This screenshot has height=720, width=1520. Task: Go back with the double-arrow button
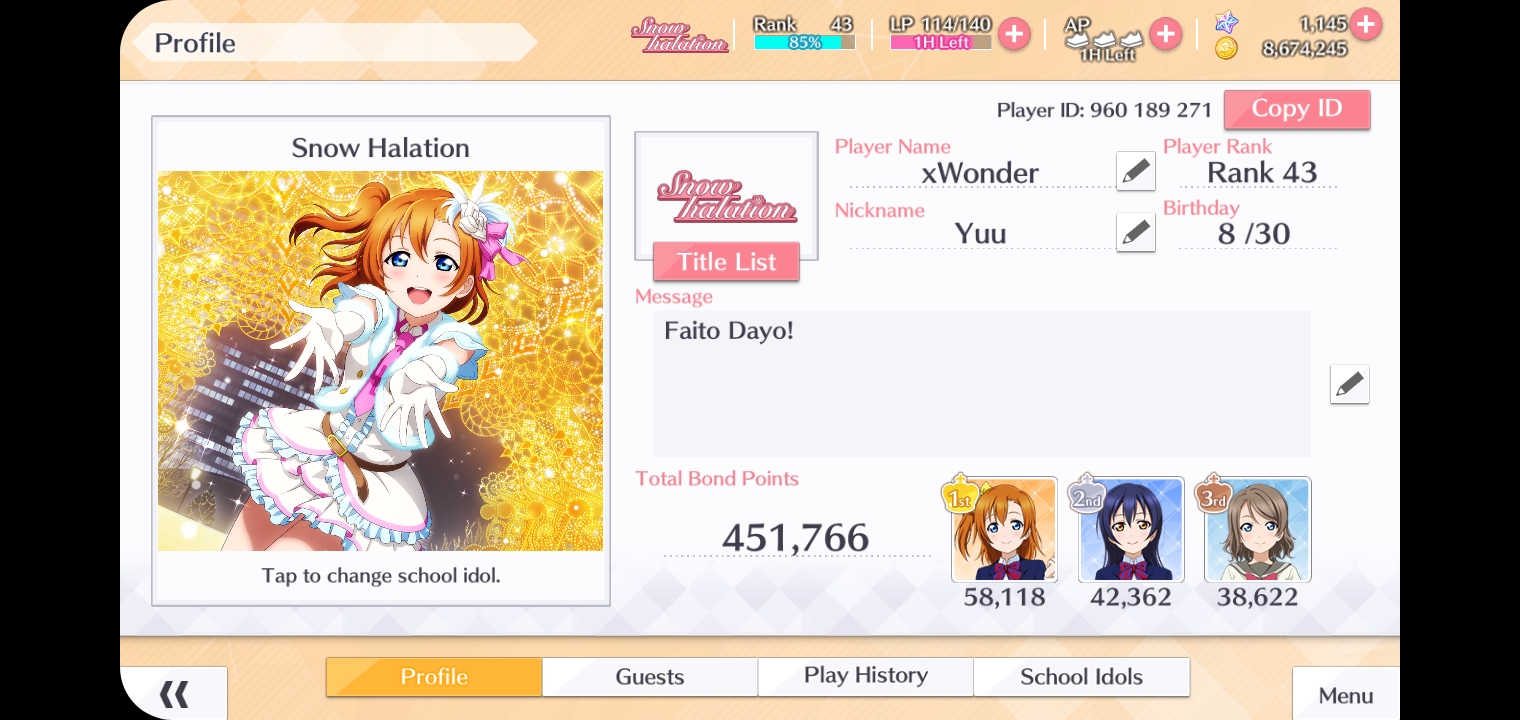coord(174,694)
